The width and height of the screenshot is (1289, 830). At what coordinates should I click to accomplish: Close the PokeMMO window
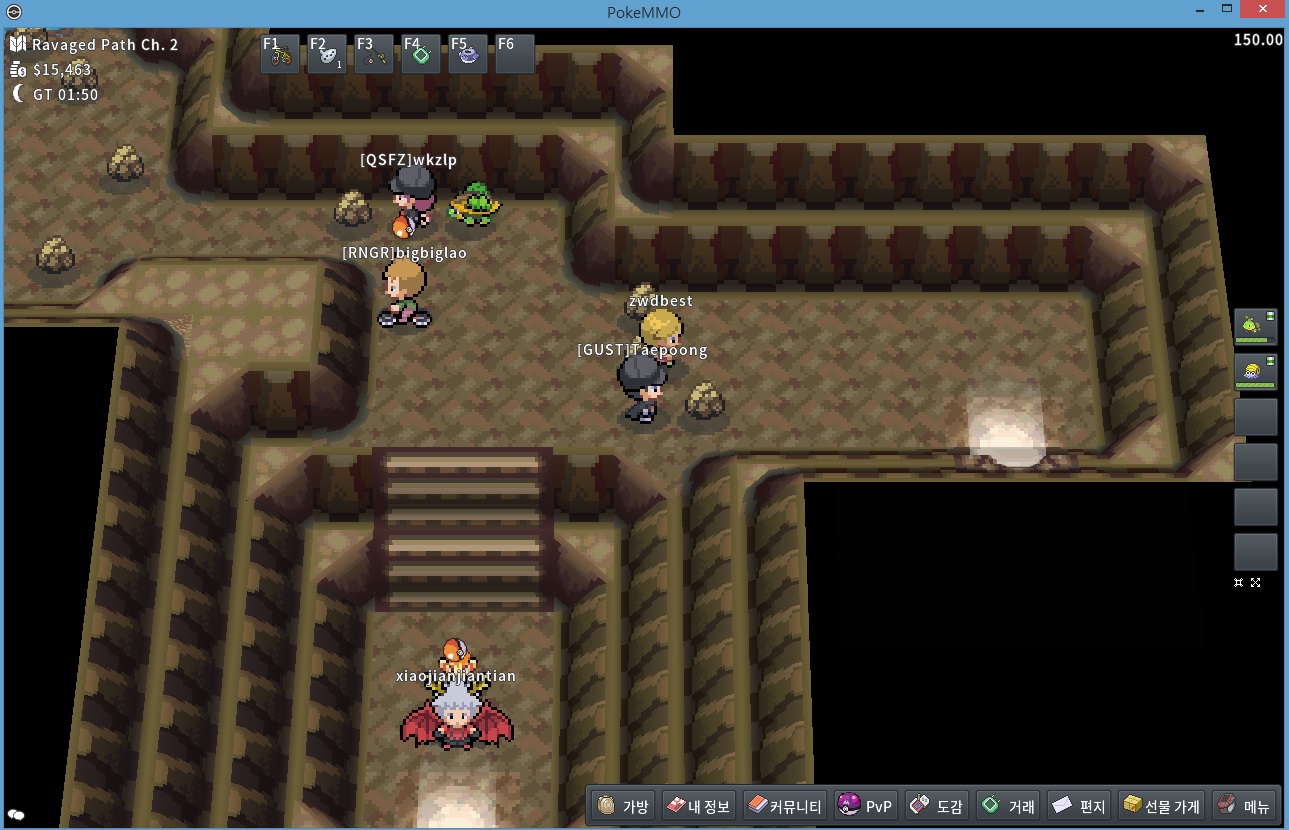click(1265, 9)
